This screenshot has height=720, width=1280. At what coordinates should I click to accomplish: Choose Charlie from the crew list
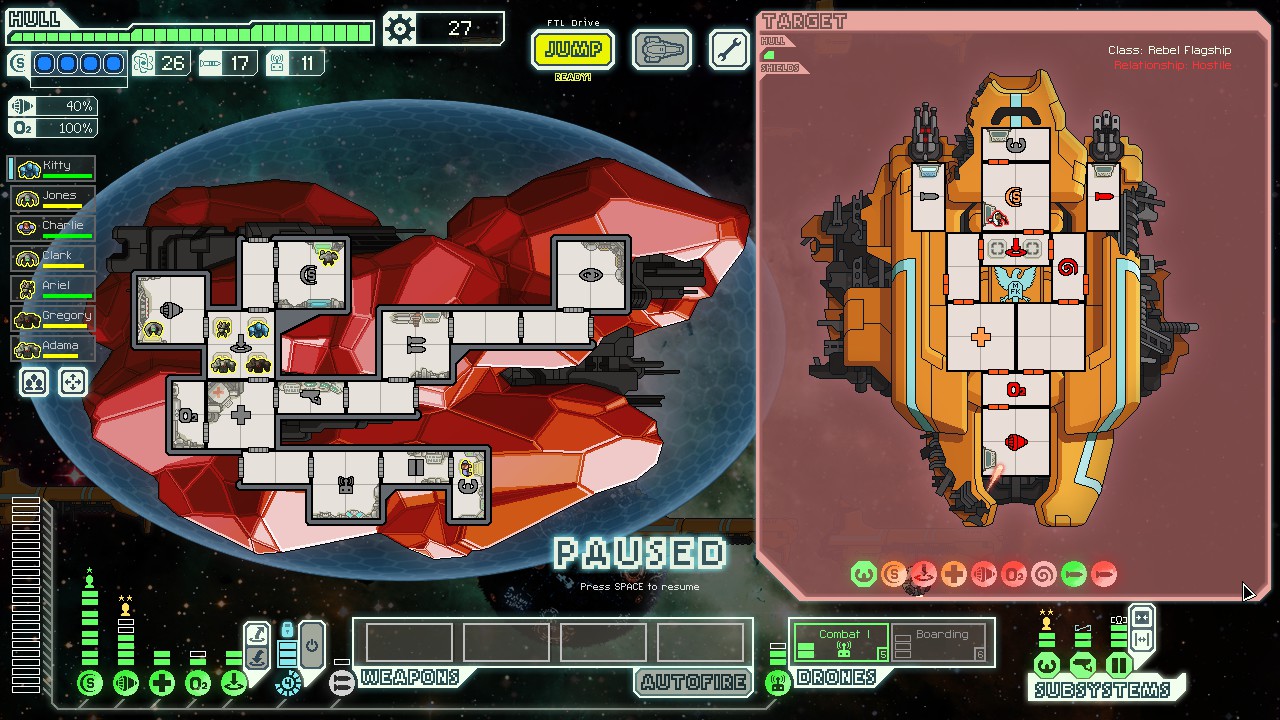pos(53,228)
